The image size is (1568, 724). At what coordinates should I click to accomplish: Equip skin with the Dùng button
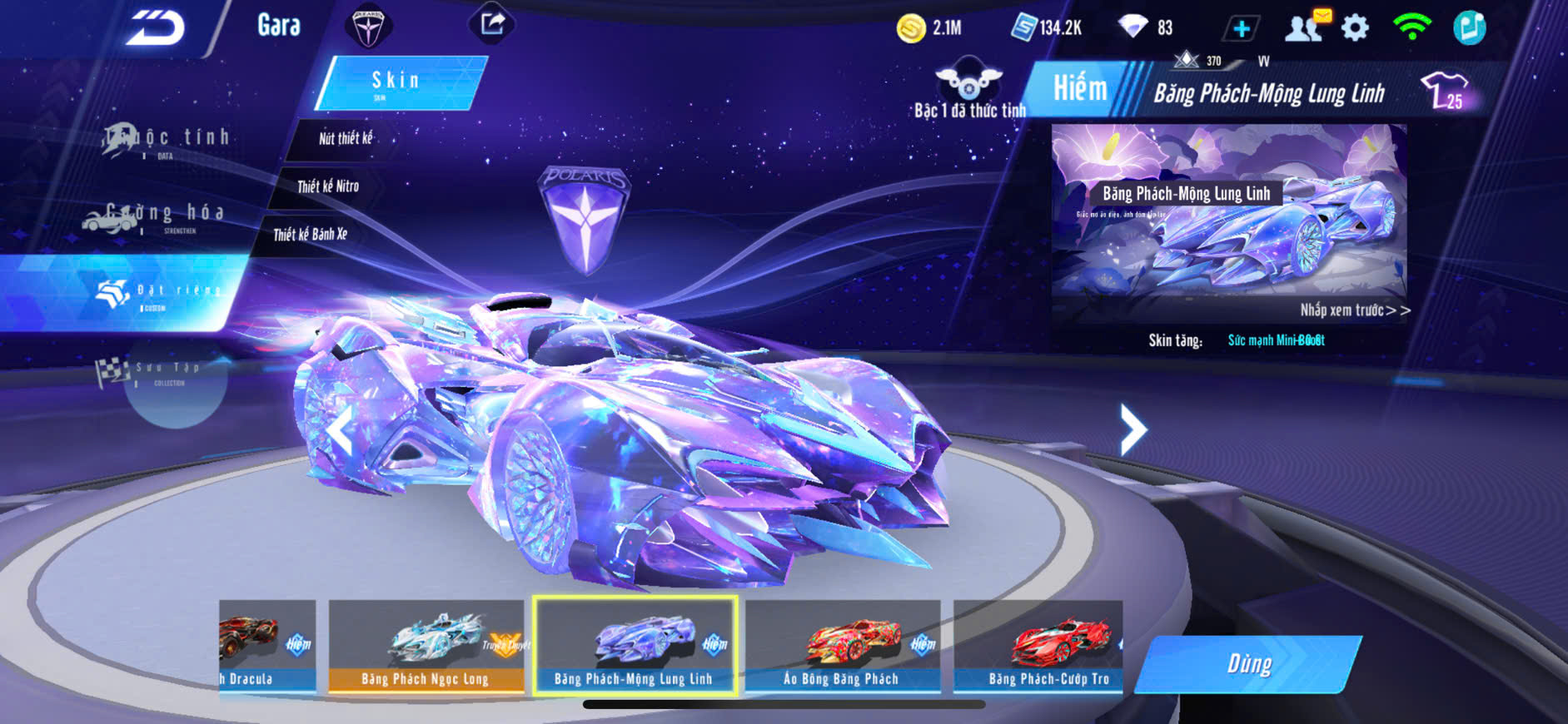coord(1248,664)
